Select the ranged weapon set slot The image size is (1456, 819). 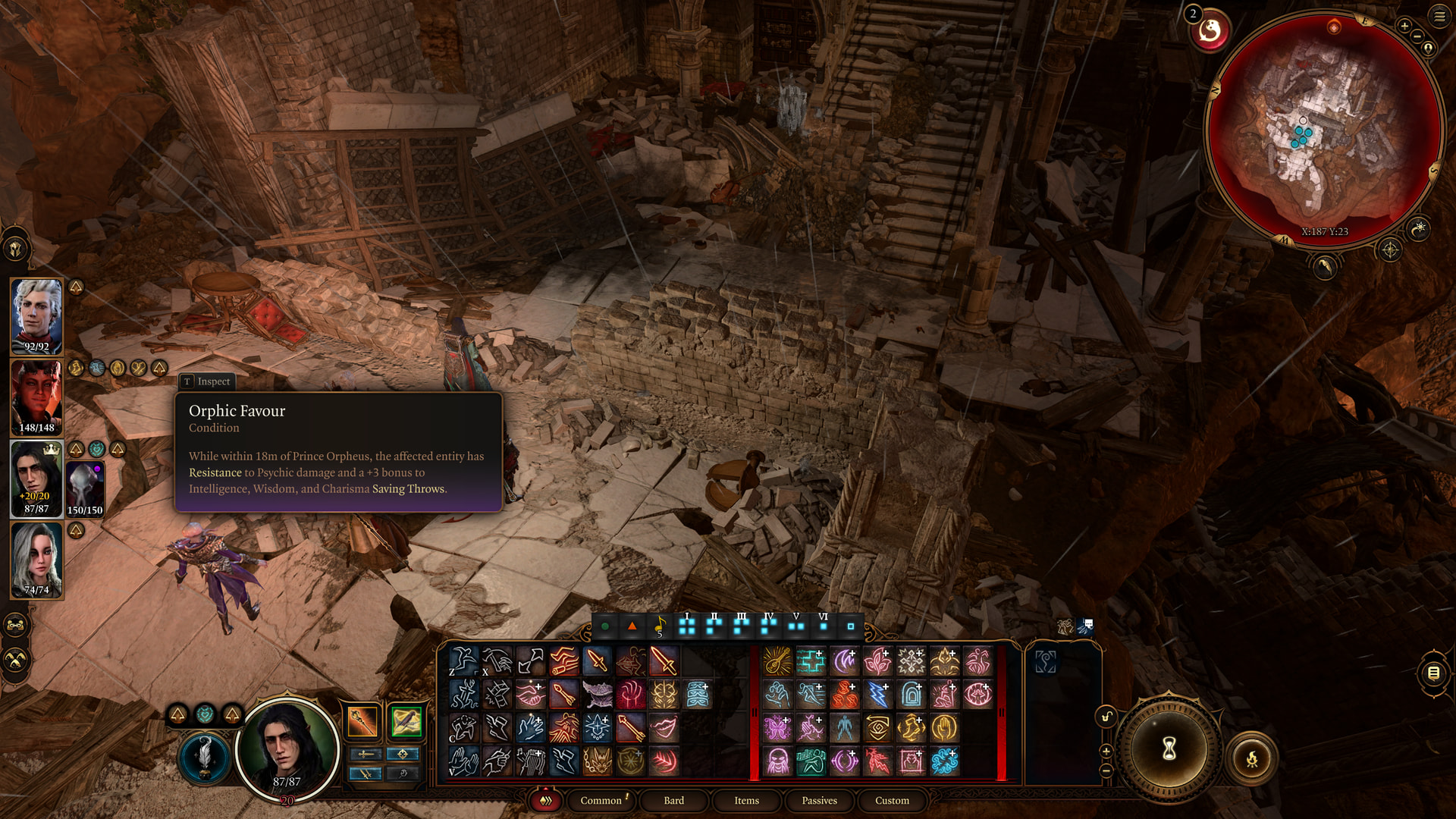tap(406, 722)
